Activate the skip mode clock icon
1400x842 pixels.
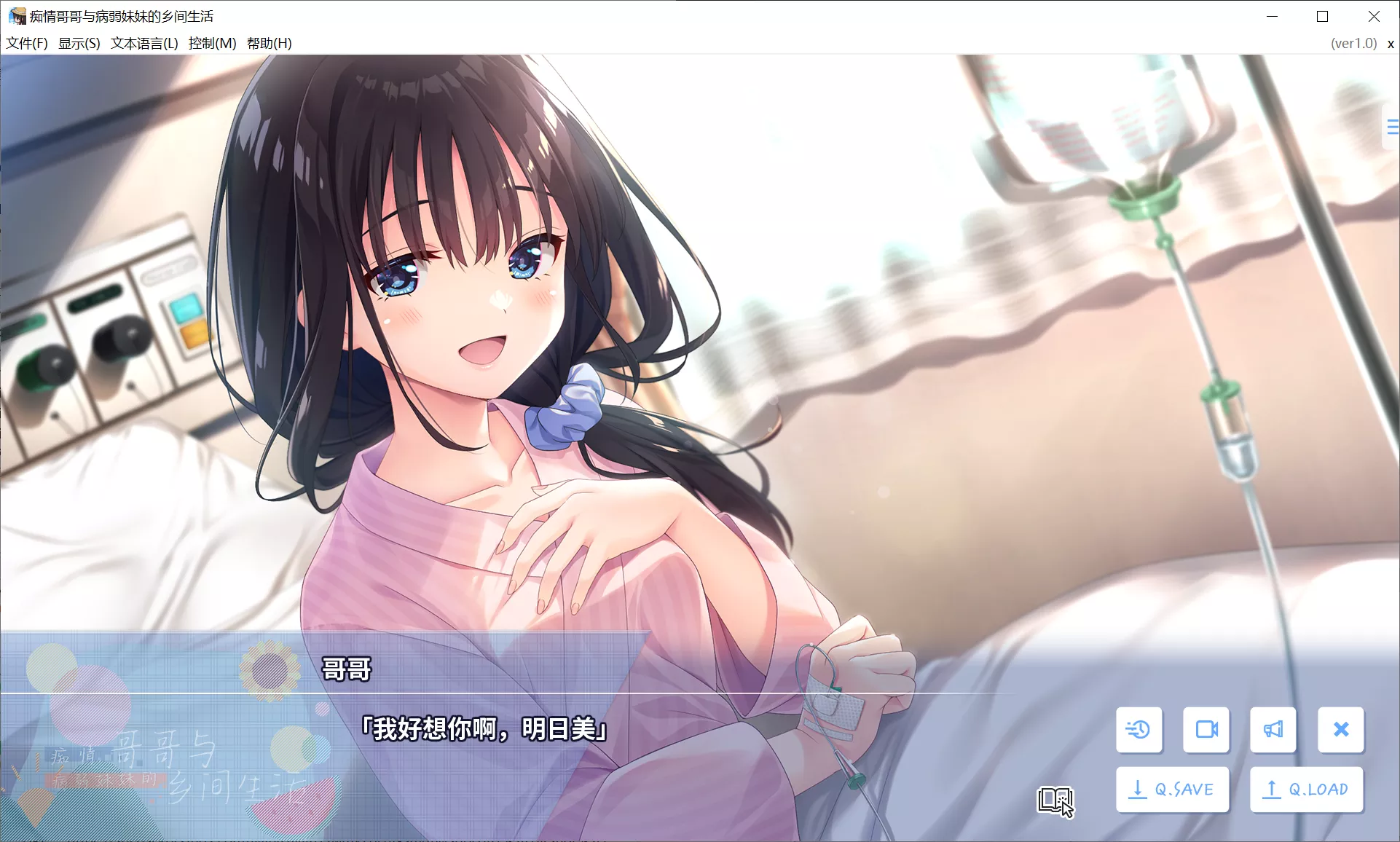click(1139, 730)
